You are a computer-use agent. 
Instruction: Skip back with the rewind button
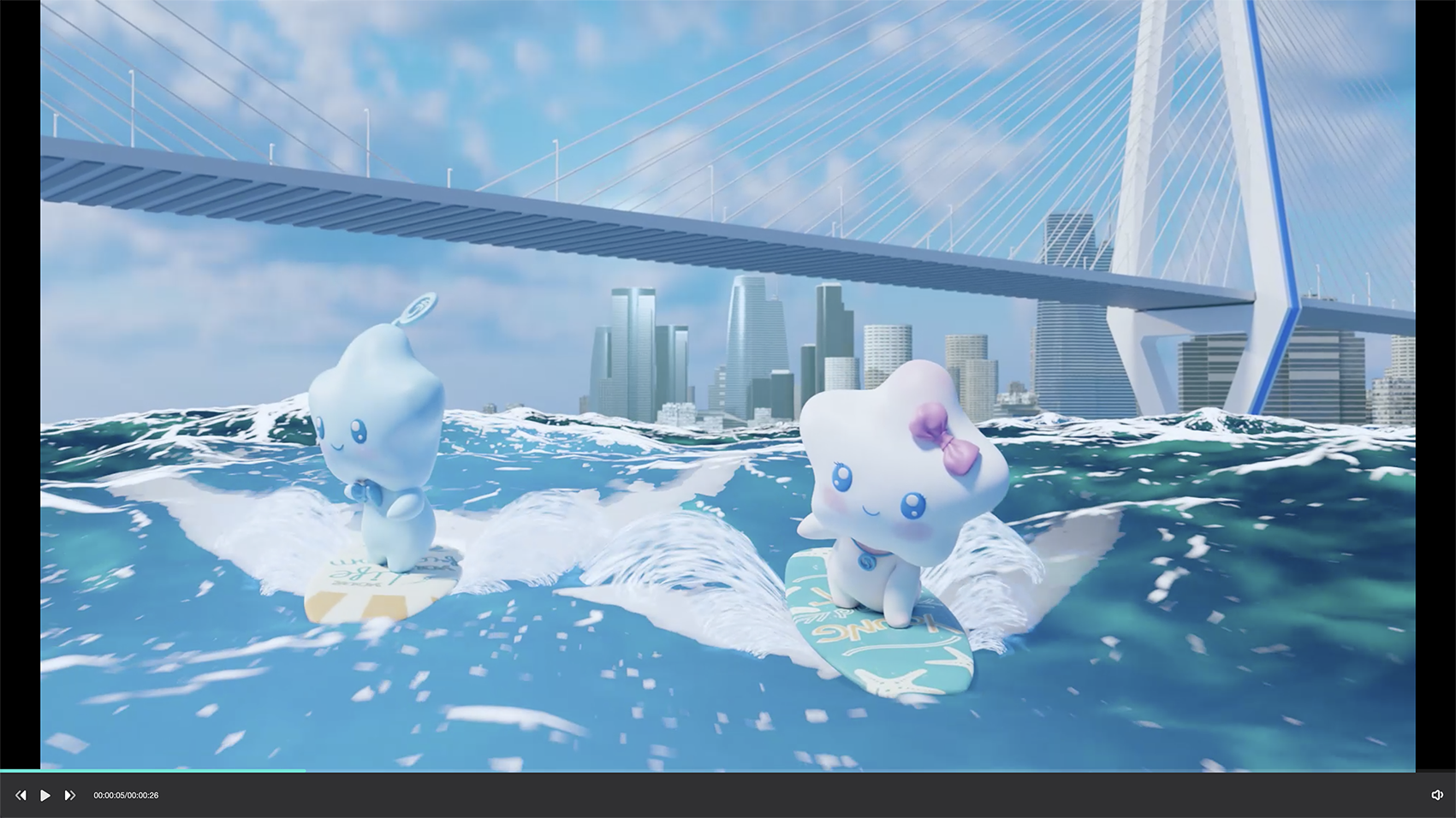click(x=21, y=796)
